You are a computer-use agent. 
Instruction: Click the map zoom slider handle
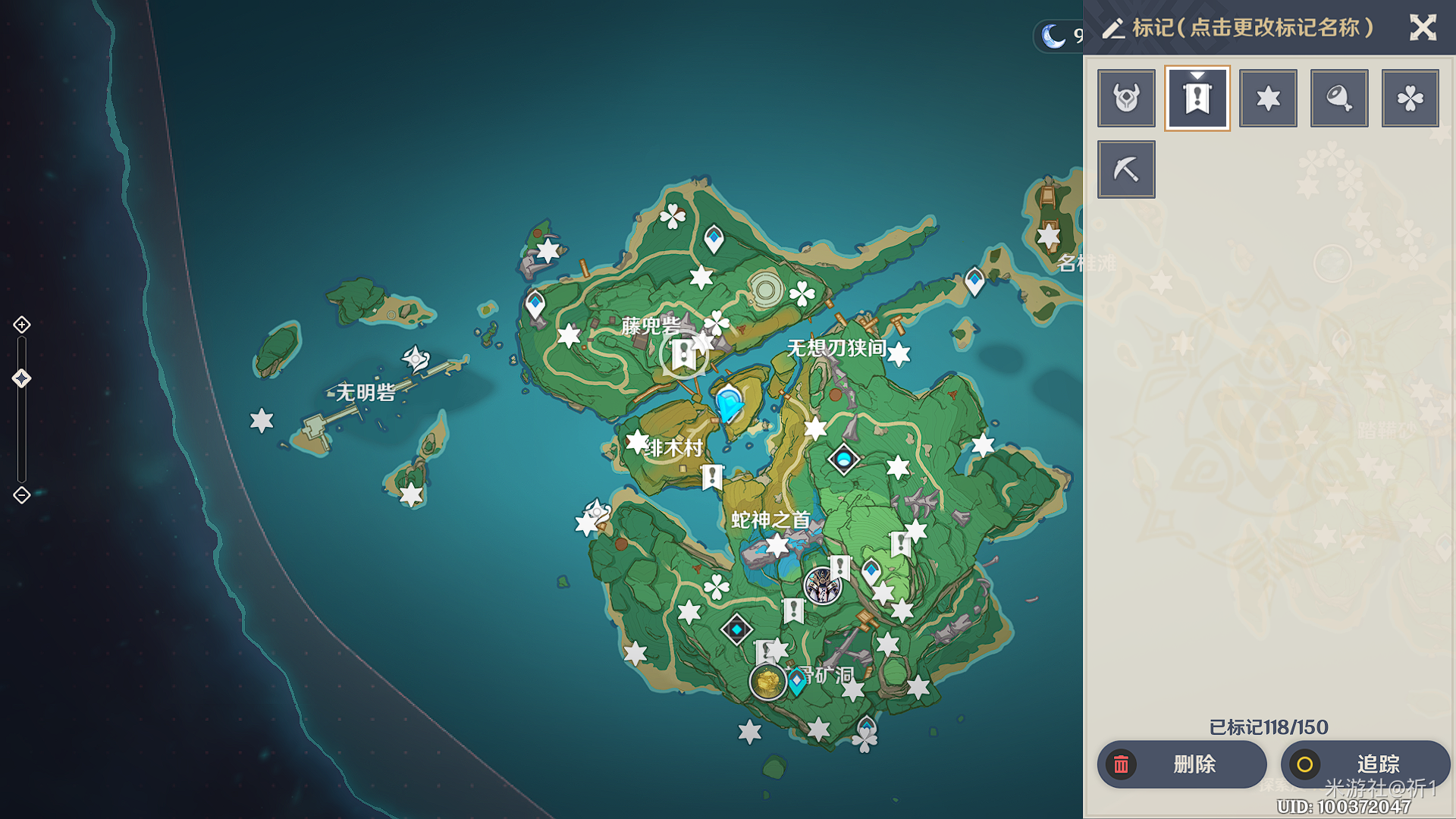tap(22, 378)
